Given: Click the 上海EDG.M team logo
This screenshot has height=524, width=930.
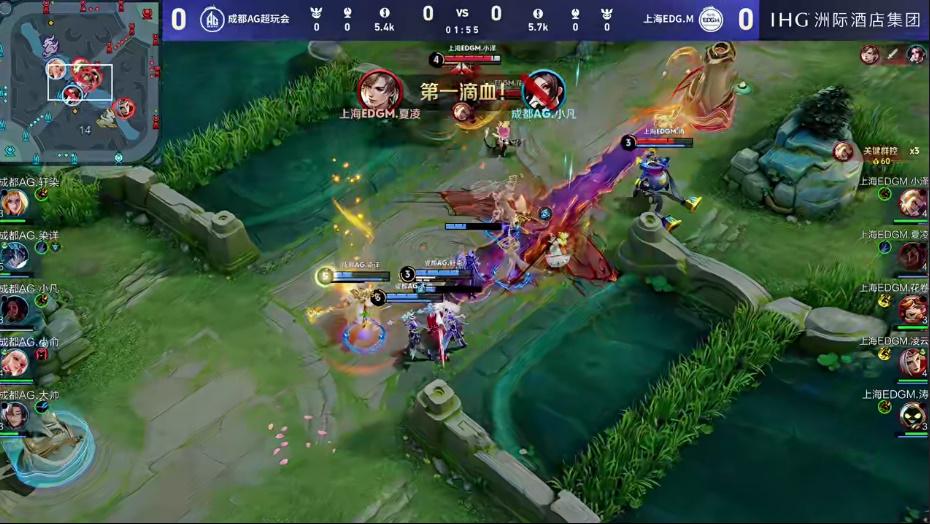Looking at the screenshot, I should 710,19.
